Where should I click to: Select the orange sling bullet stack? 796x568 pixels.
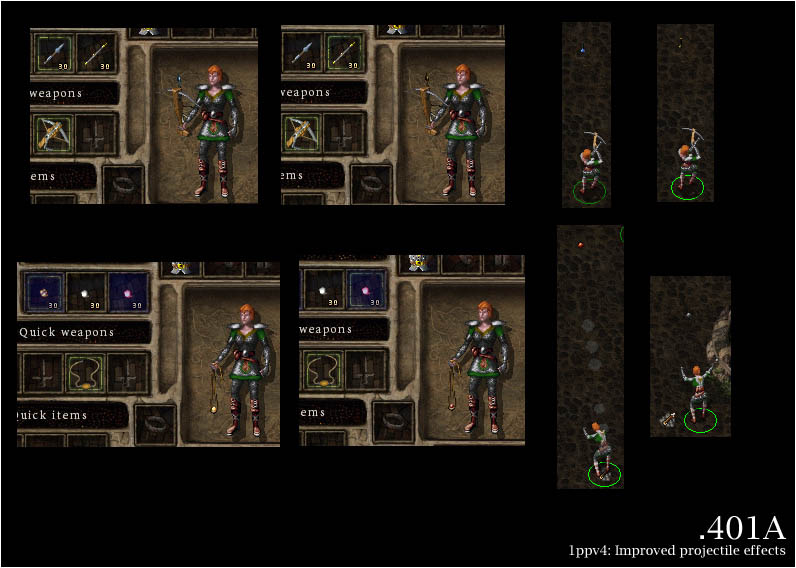(43, 290)
